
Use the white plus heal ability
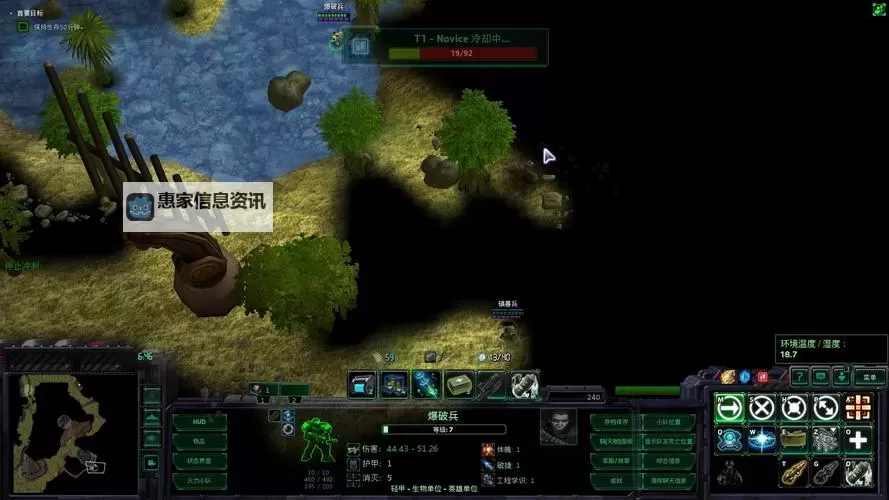coord(858,440)
